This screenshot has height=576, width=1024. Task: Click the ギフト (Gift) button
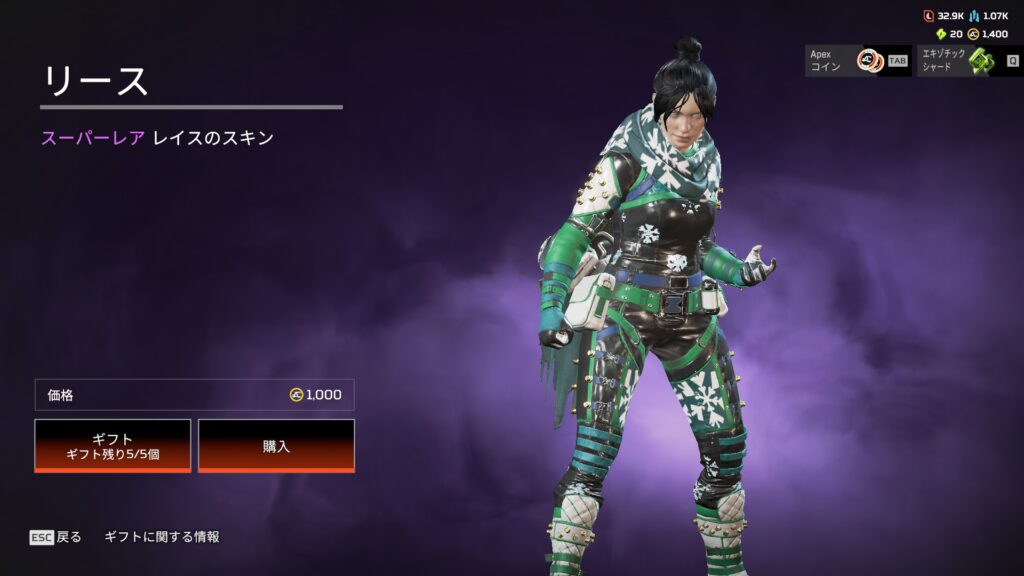tap(113, 445)
